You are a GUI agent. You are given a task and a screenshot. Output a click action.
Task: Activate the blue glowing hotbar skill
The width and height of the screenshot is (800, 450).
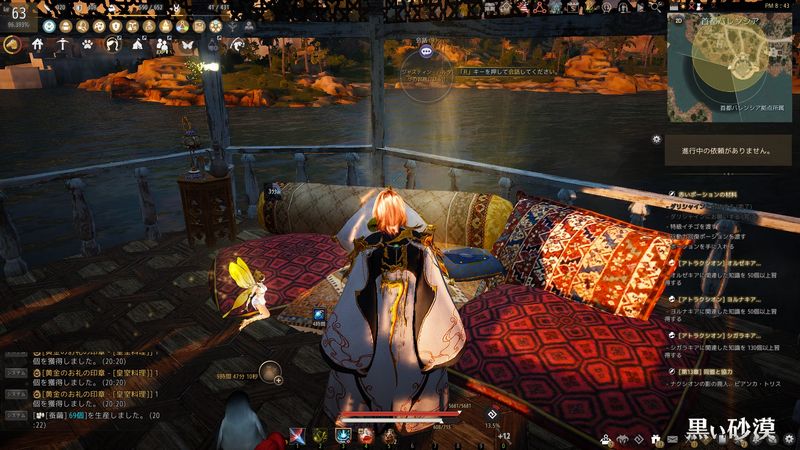pyautogui.click(x=343, y=435)
